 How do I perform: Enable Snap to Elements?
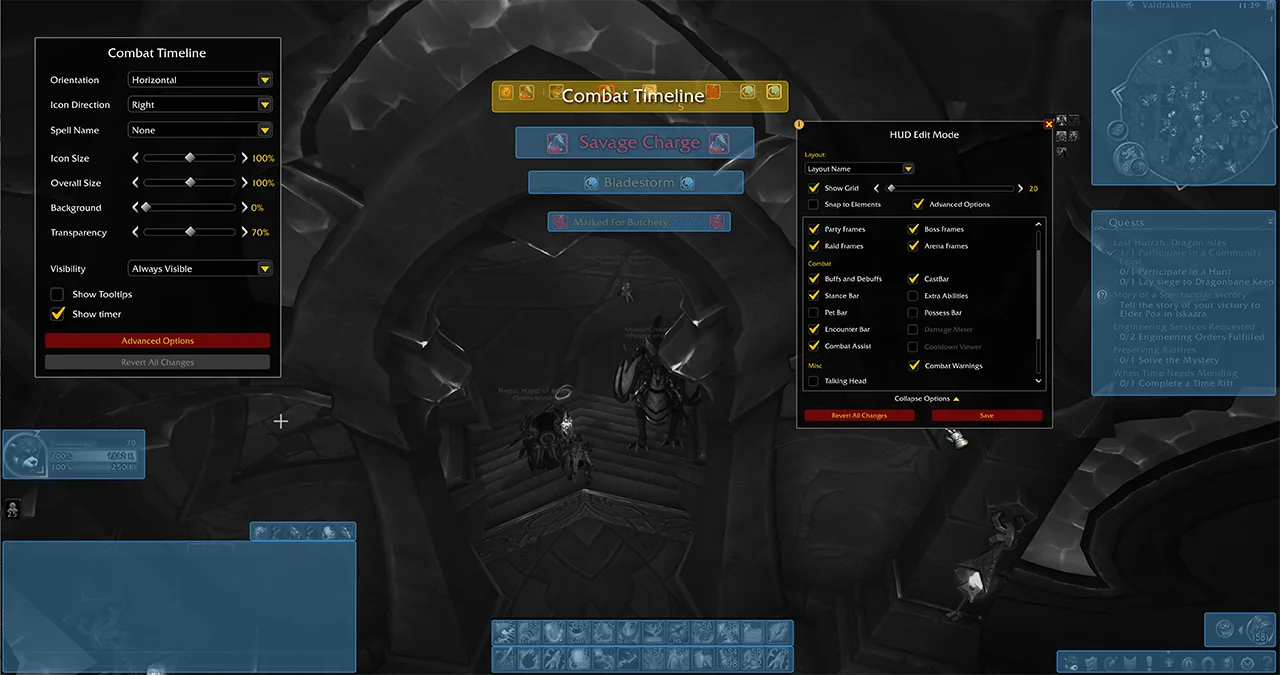pyautogui.click(x=814, y=204)
